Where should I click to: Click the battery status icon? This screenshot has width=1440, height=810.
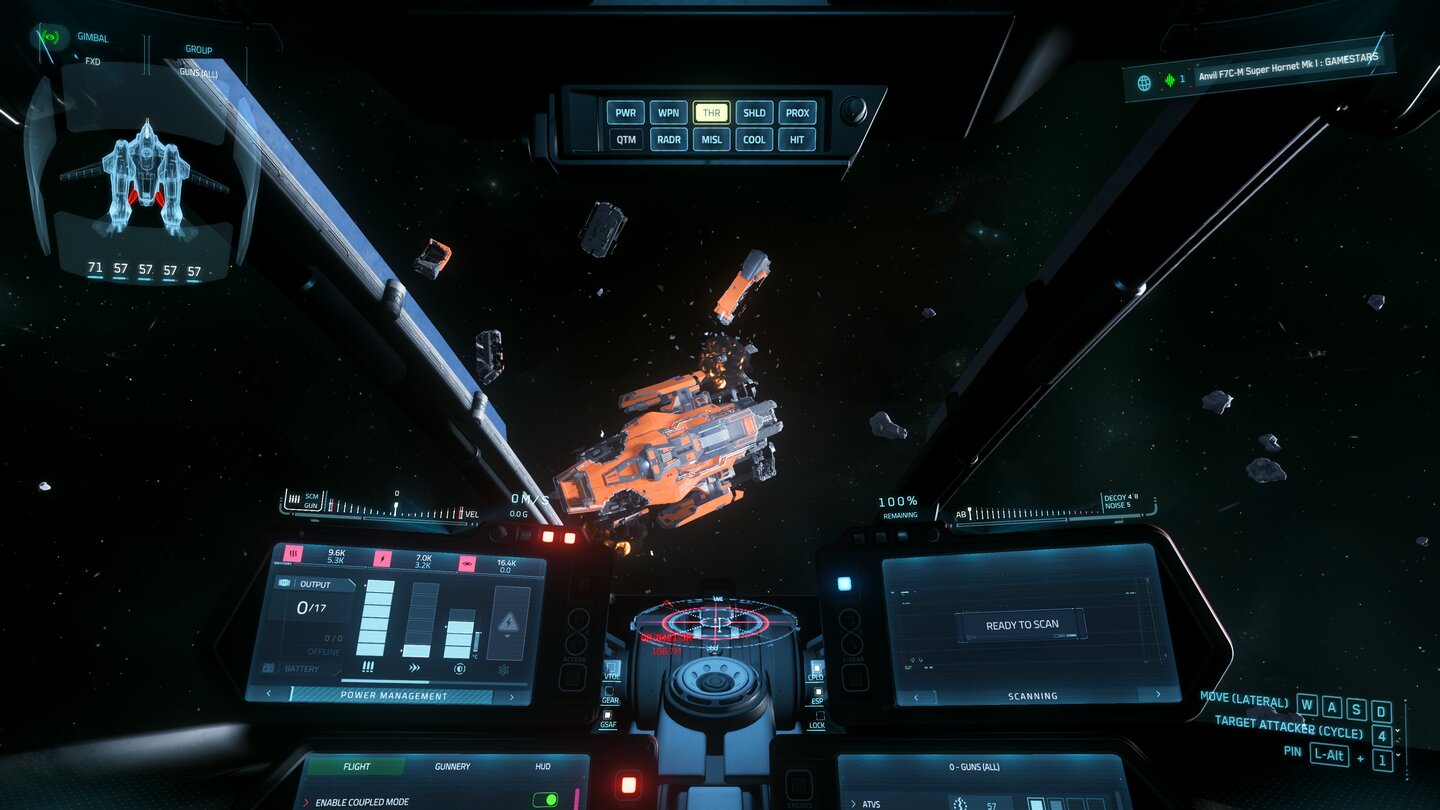[x=268, y=668]
